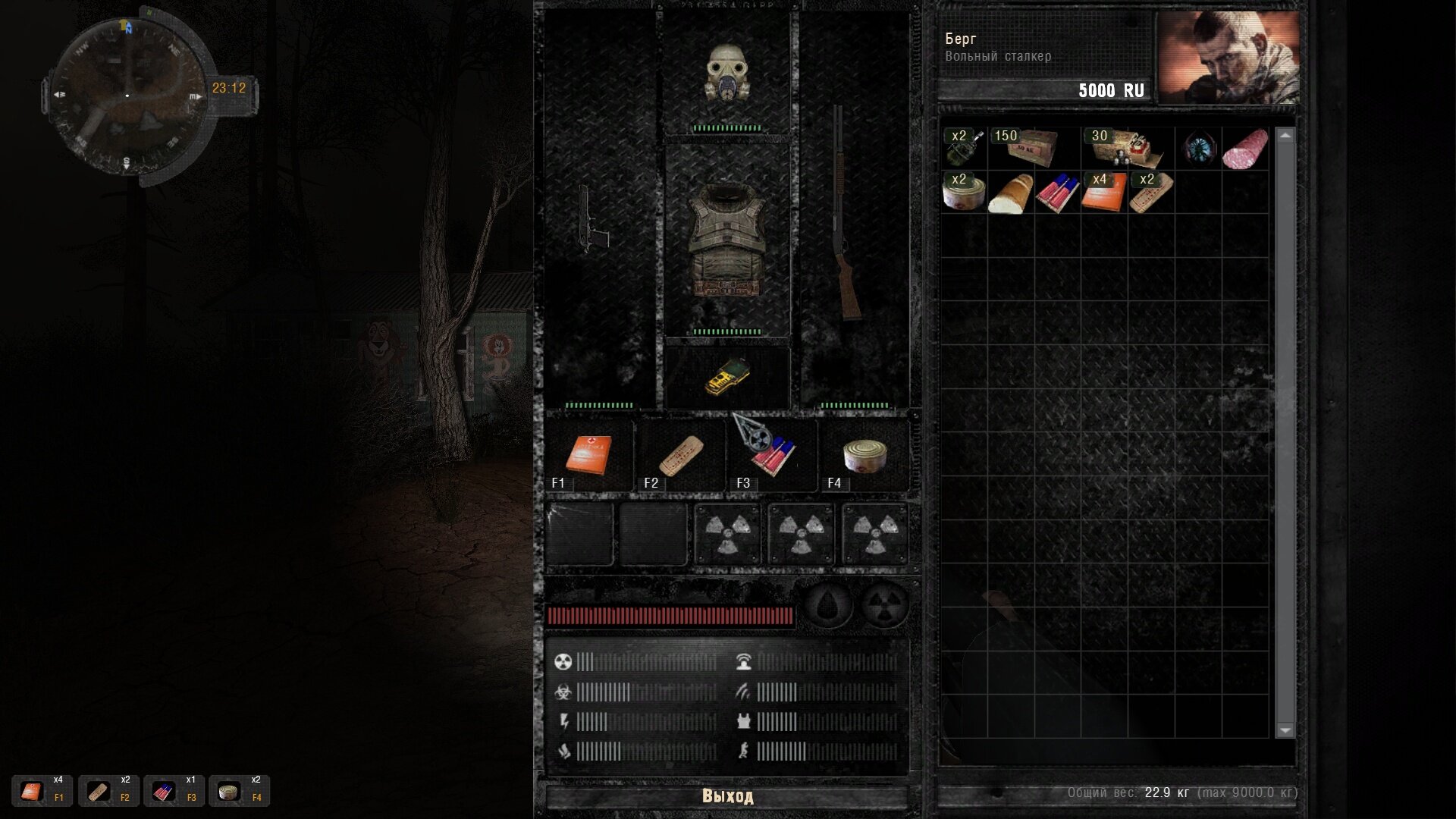Select the sausage in the backpack
This screenshot has width=1456, height=819.
[x=1245, y=148]
